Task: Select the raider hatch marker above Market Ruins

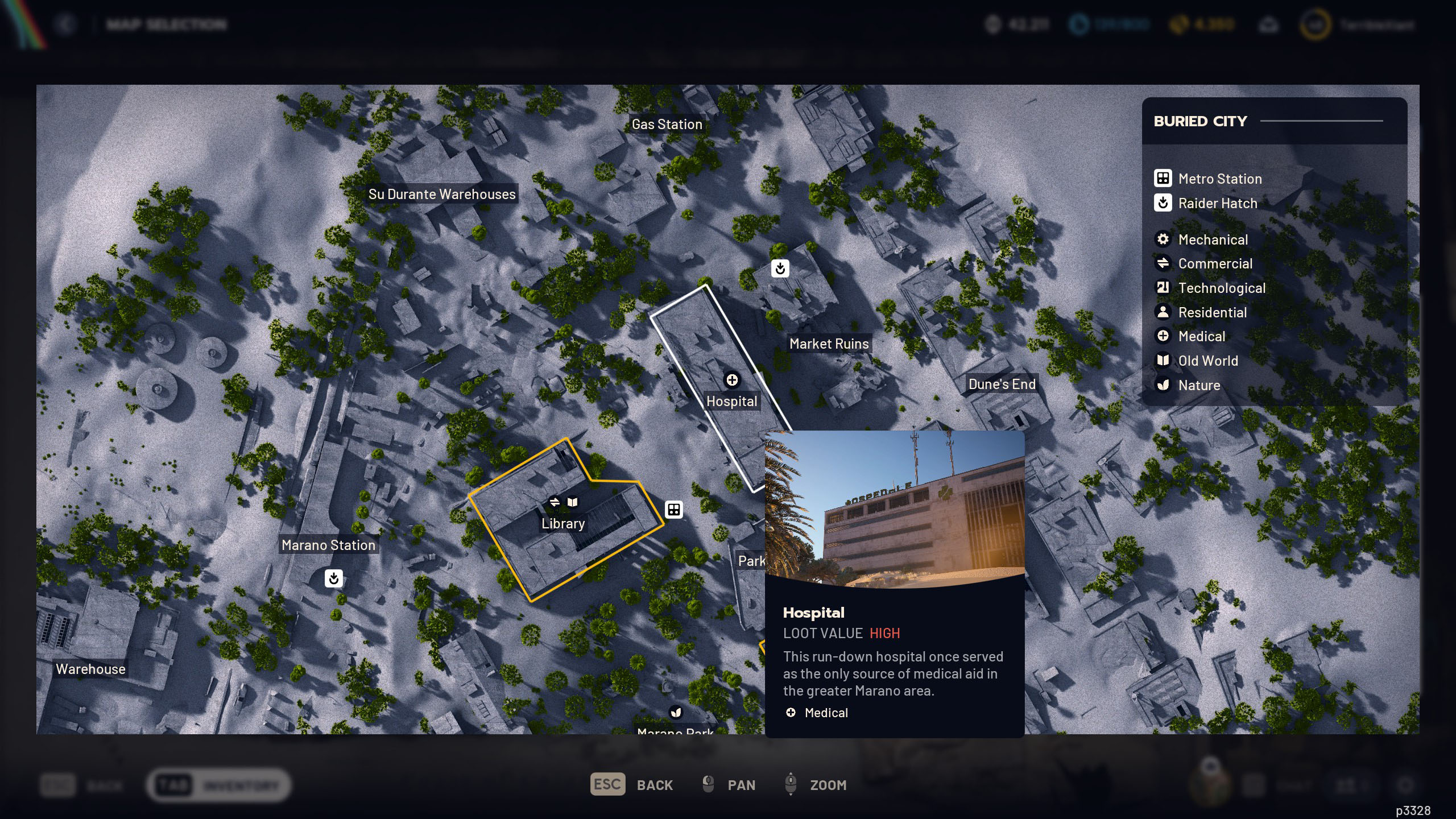Action: pyautogui.click(x=780, y=268)
